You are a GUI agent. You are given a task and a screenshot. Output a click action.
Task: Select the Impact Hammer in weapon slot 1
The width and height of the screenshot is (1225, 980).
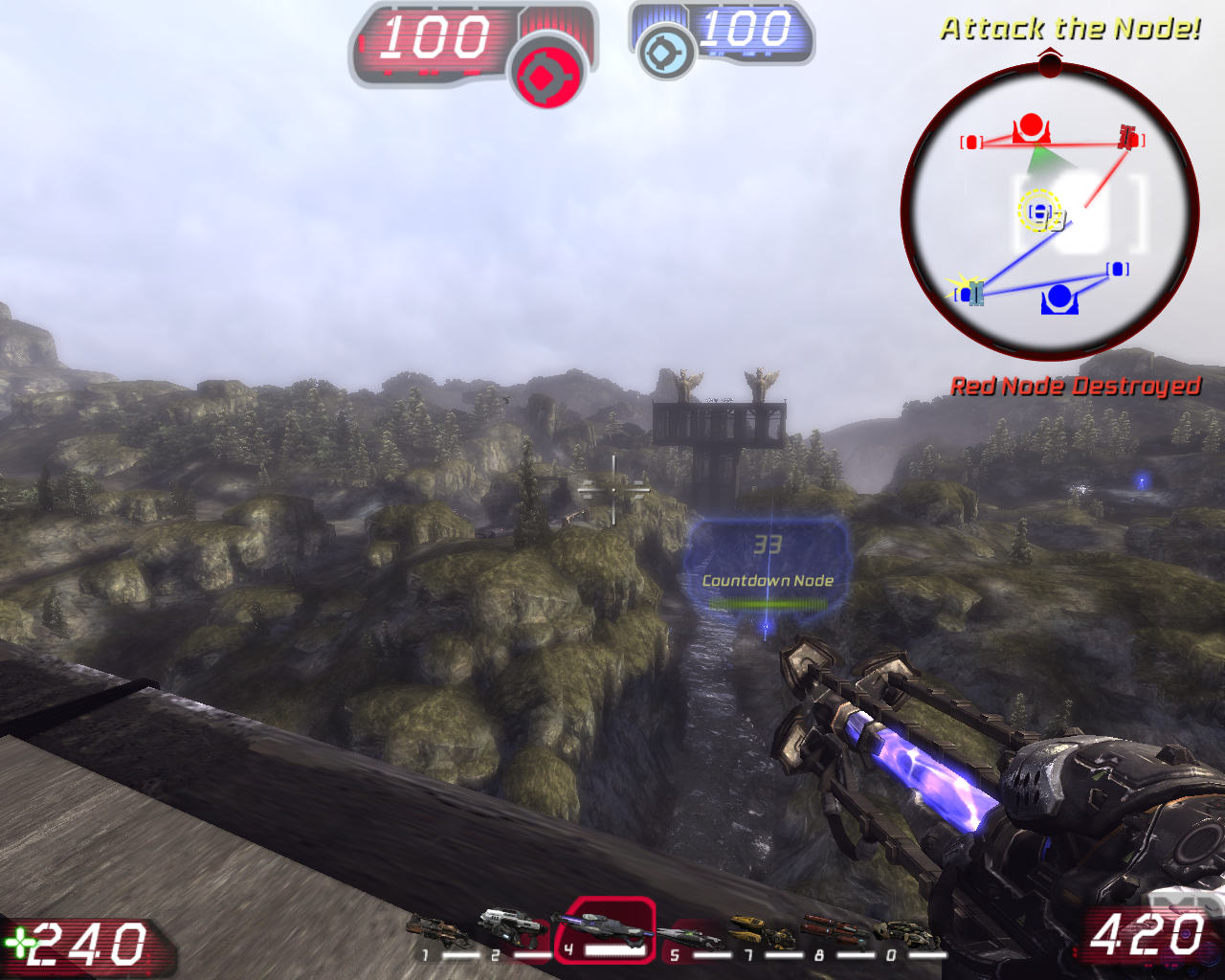click(435, 930)
